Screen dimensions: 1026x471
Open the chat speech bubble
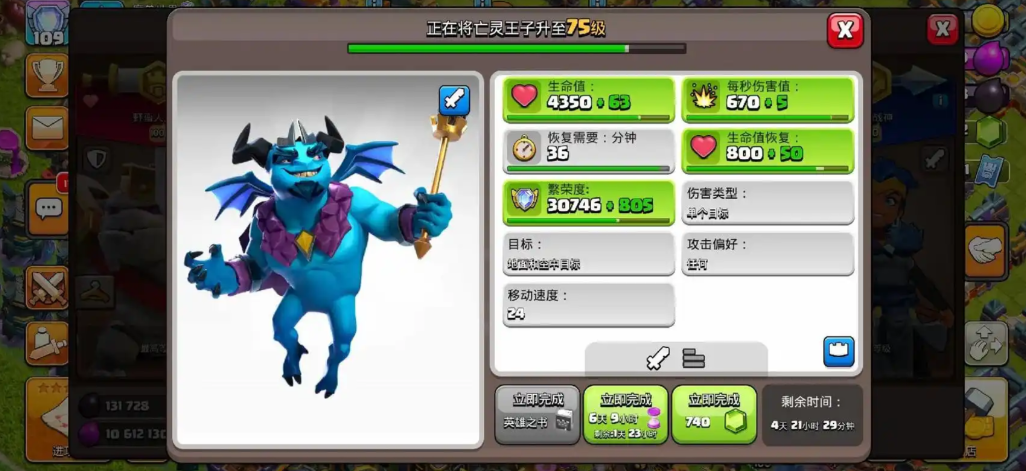coord(46,208)
